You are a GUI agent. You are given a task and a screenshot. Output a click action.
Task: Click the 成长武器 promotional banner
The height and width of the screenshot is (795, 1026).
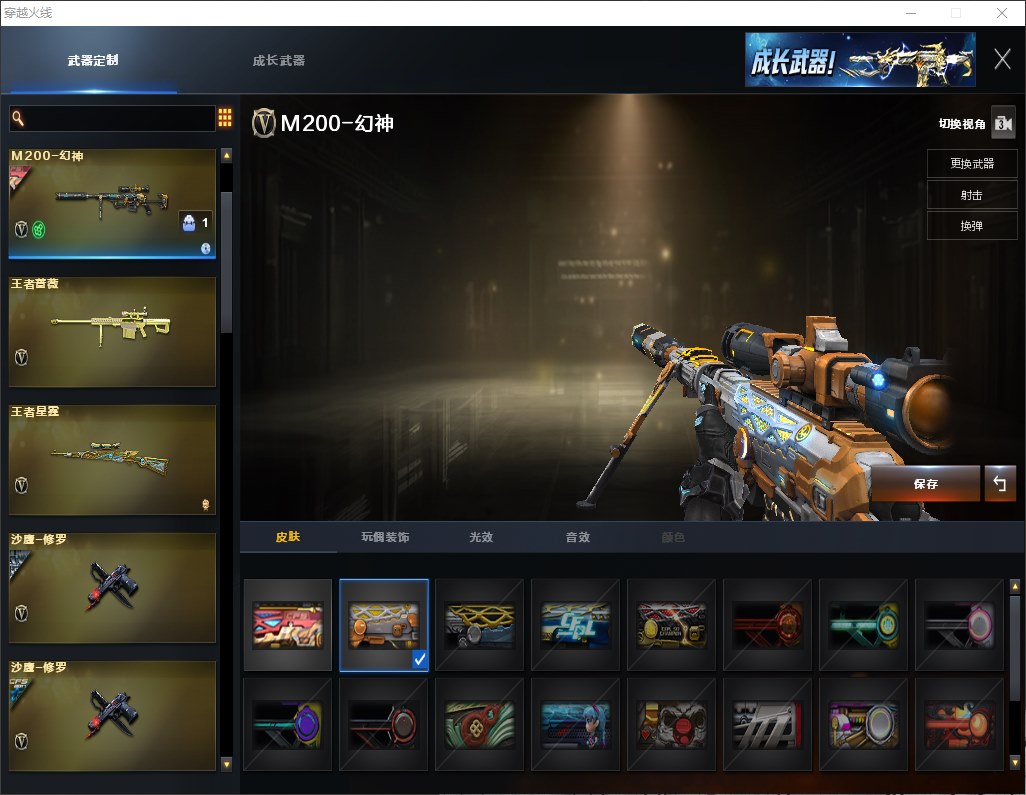(859, 60)
